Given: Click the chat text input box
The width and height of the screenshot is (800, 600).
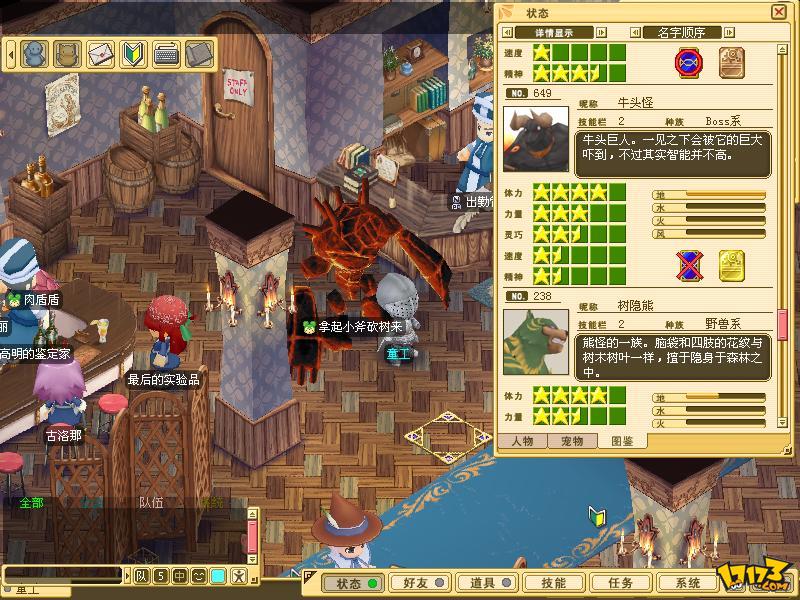Looking at the screenshot, I should (x=62, y=575).
